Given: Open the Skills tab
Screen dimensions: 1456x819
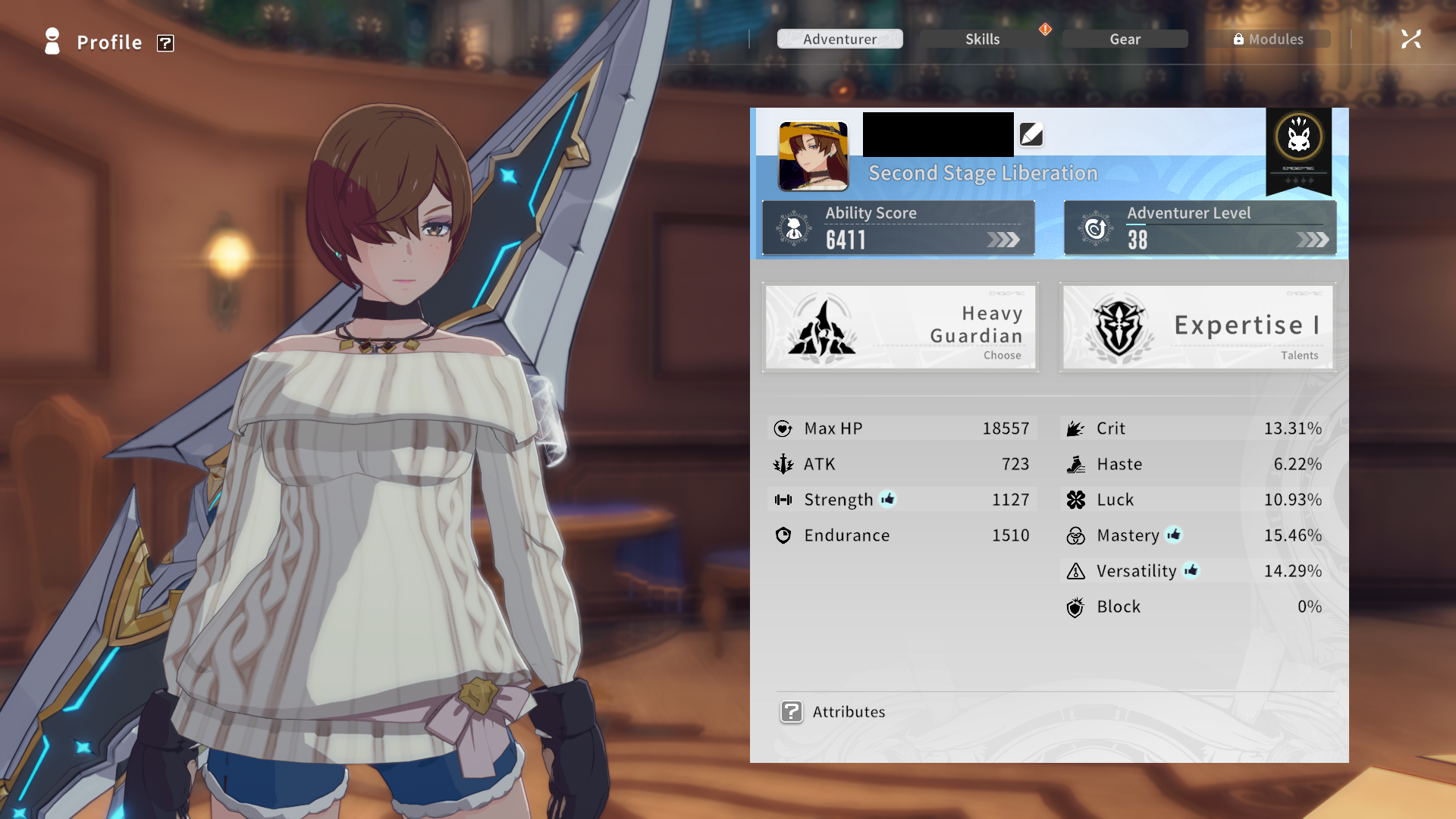Looking at the screenshot, I should click(x=982, y=39).
